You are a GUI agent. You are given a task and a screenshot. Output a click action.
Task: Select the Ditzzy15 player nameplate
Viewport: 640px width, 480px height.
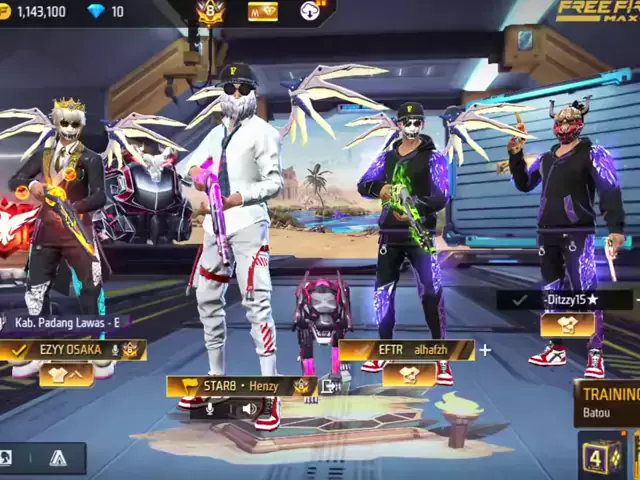[567, 299]
